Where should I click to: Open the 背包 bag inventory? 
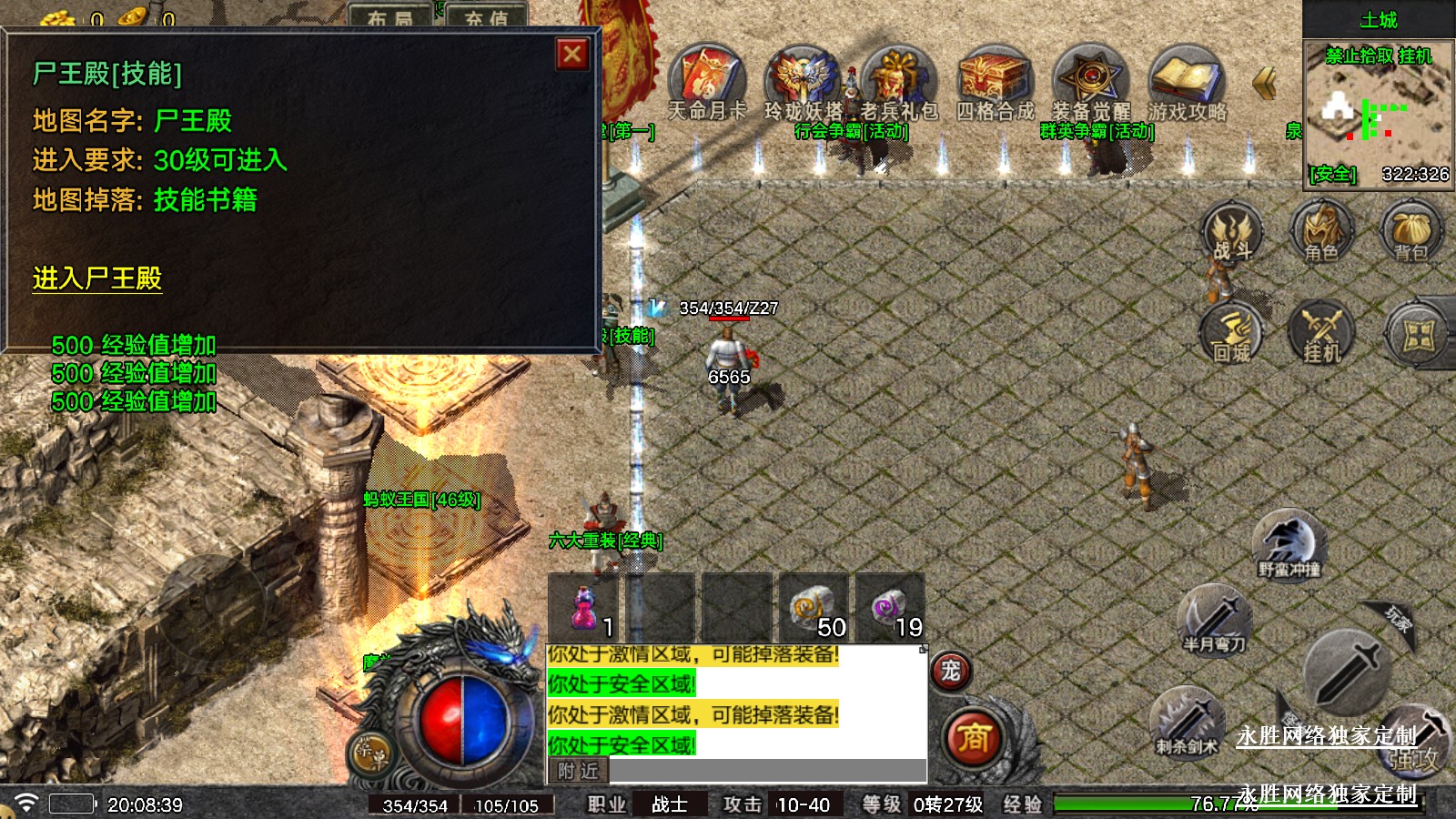point(1411,233)
